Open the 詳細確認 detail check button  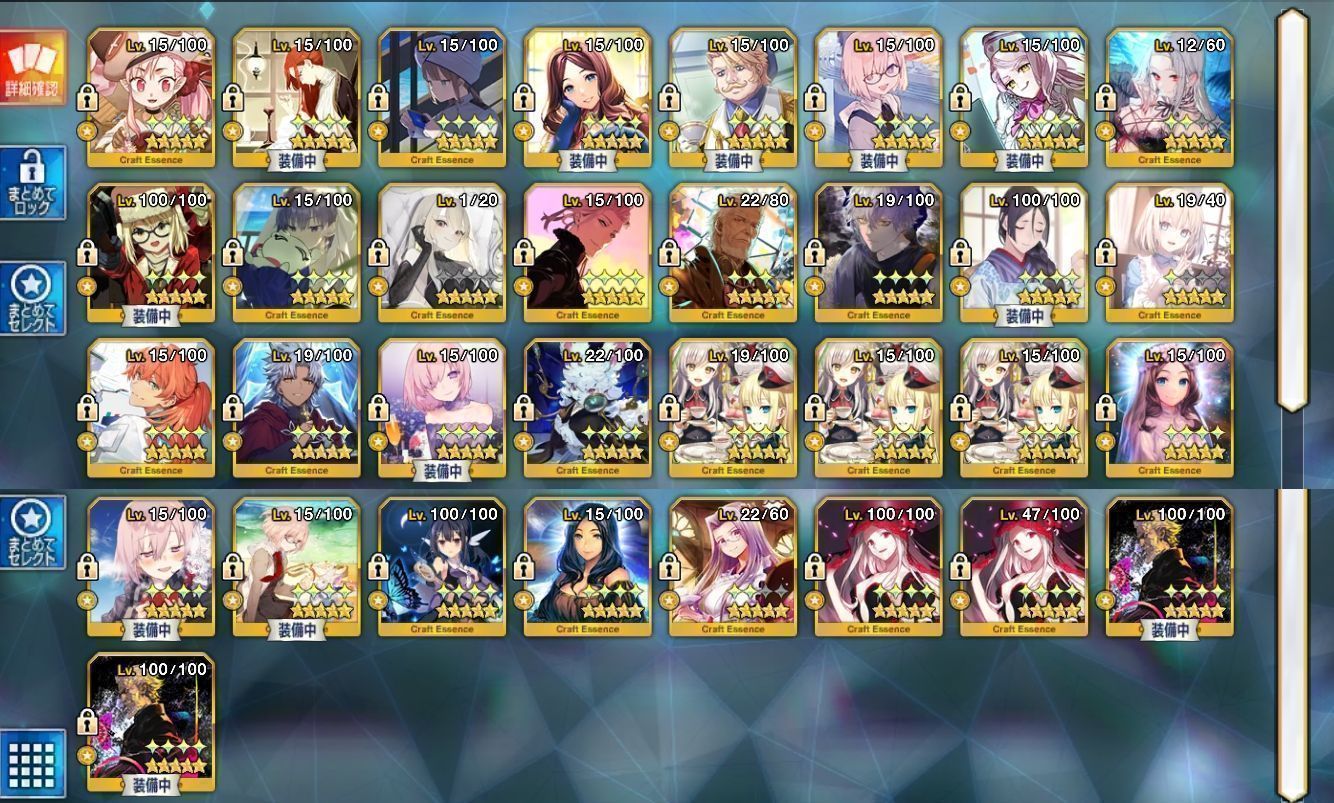pos(33,68)
